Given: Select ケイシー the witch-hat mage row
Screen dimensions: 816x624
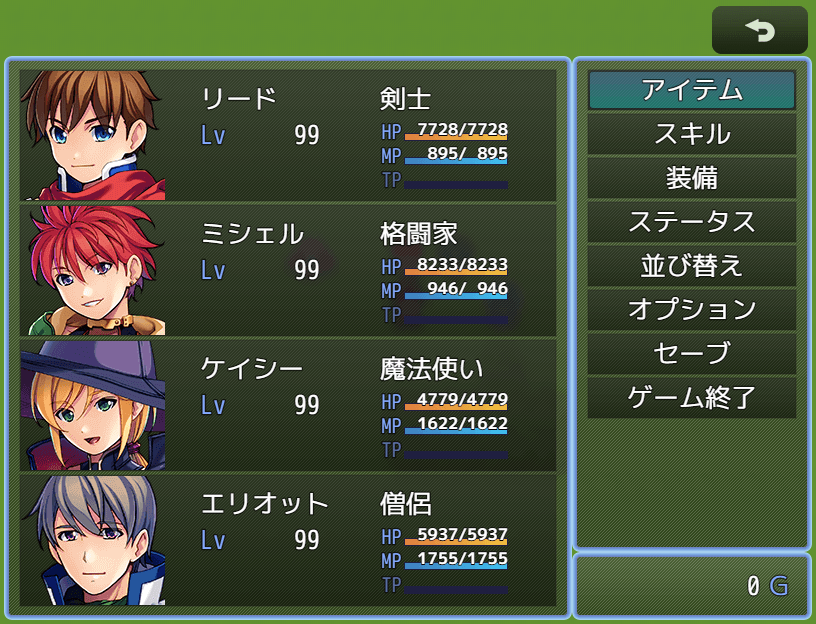Looking at the screenshot, I should point(288,405).
